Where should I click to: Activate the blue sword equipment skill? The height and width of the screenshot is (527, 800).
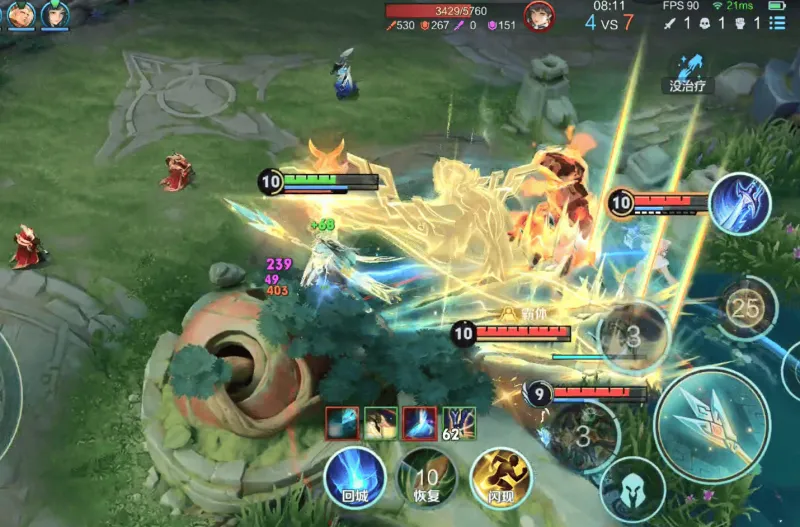[x=739, y=203]
